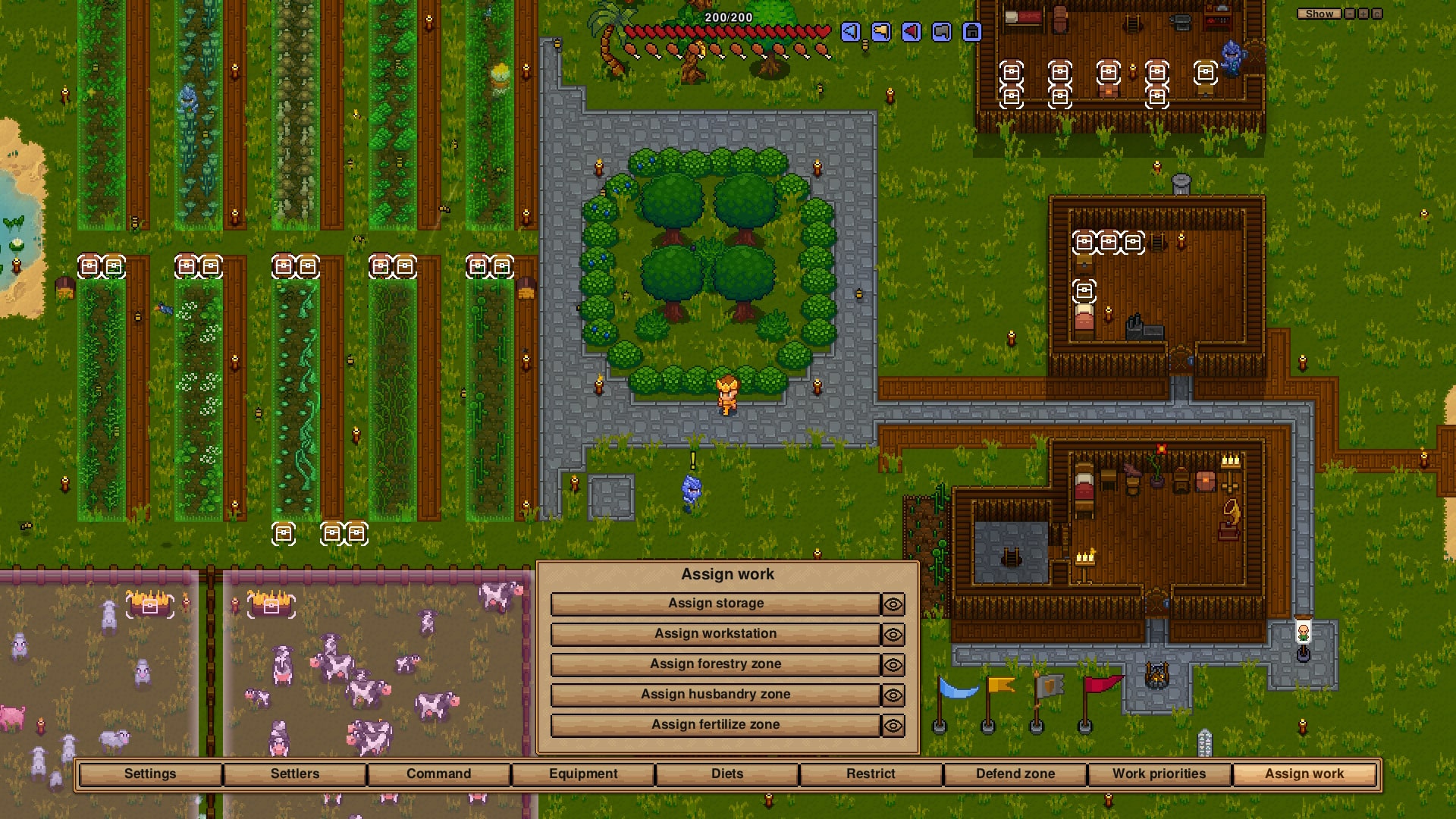1456x819 pixels.
Task: Select Assign husbandry zone
Action: point(715,695)
